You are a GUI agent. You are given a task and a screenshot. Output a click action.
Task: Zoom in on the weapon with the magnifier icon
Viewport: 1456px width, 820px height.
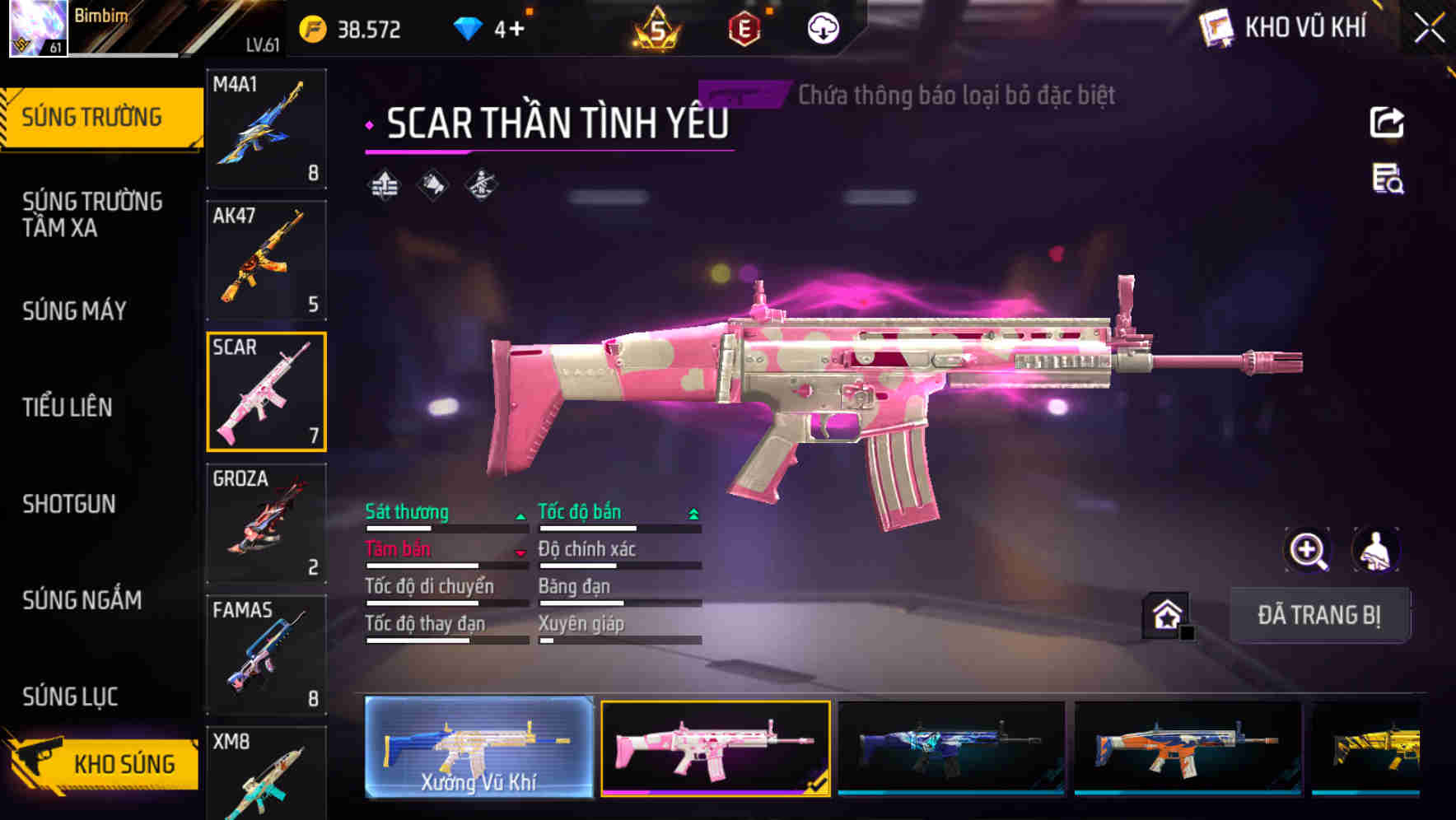click(x=1309, y=550)
